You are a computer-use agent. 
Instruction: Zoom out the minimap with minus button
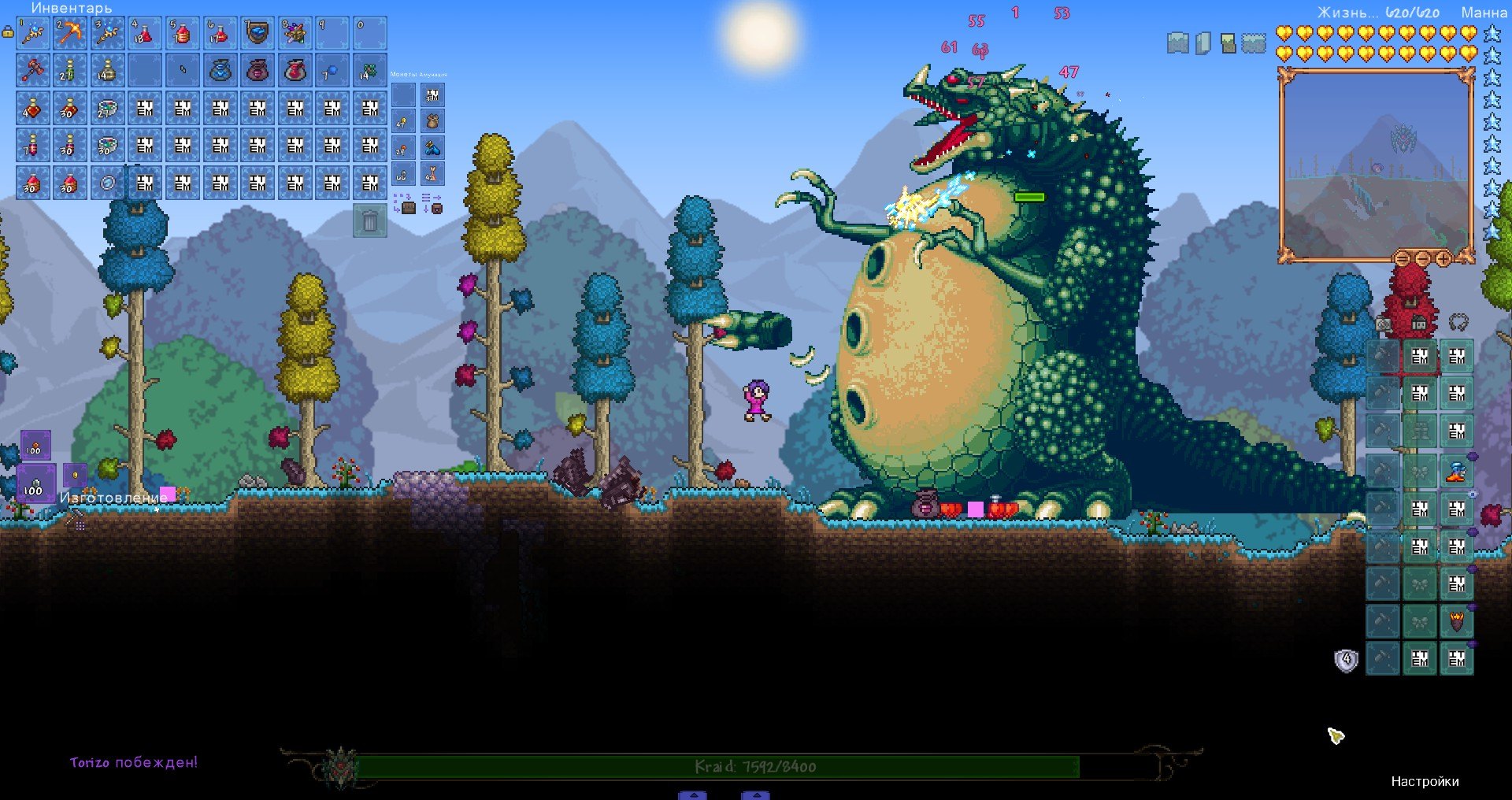(x=1423, y=258)
